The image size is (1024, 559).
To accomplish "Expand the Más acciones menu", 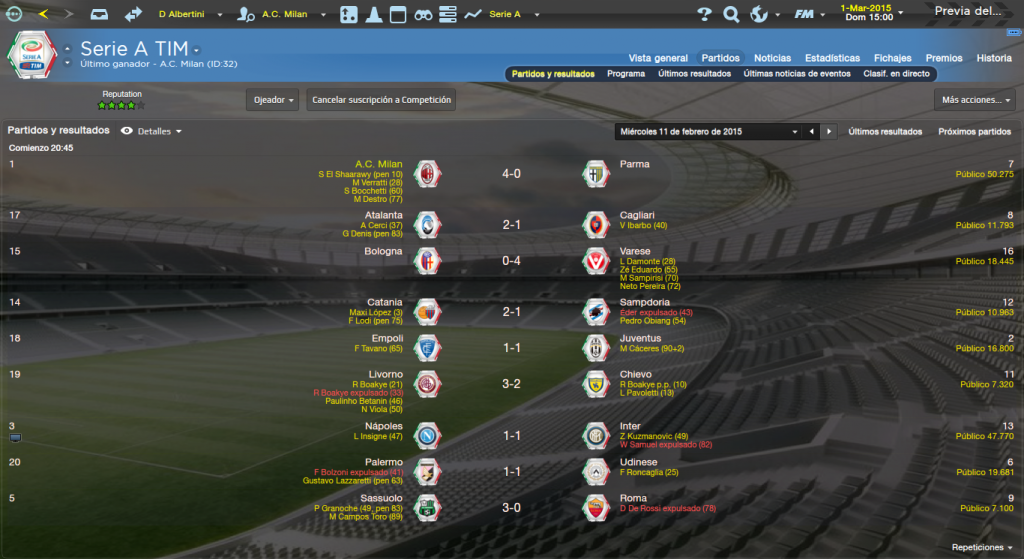I will 975,100.
